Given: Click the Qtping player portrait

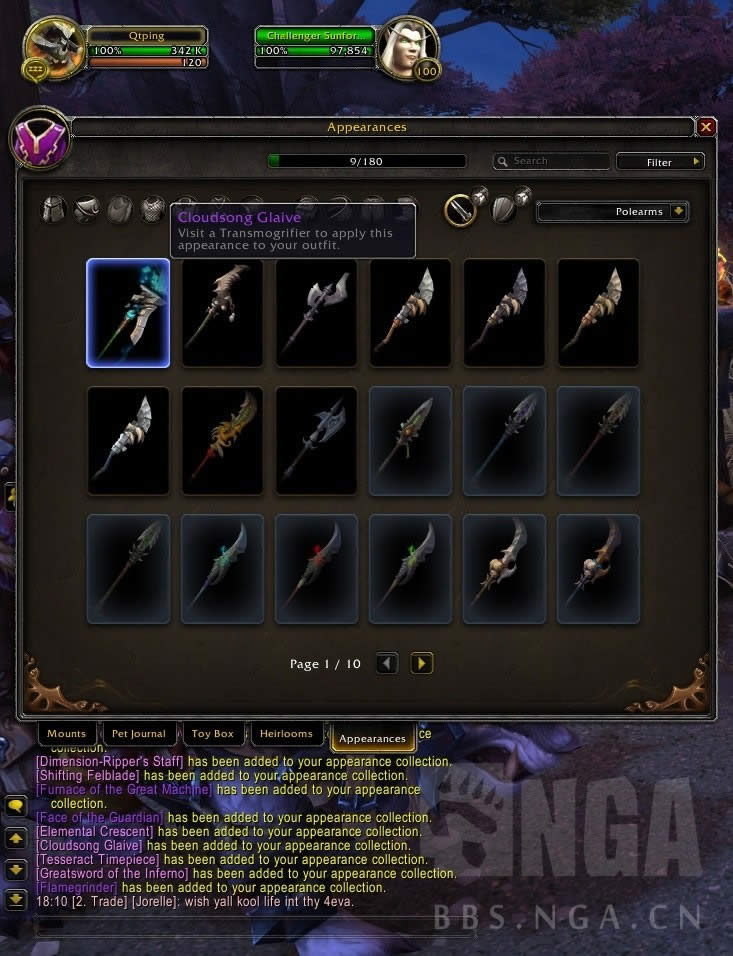Looking at the screenshot, I should (53, 47).
